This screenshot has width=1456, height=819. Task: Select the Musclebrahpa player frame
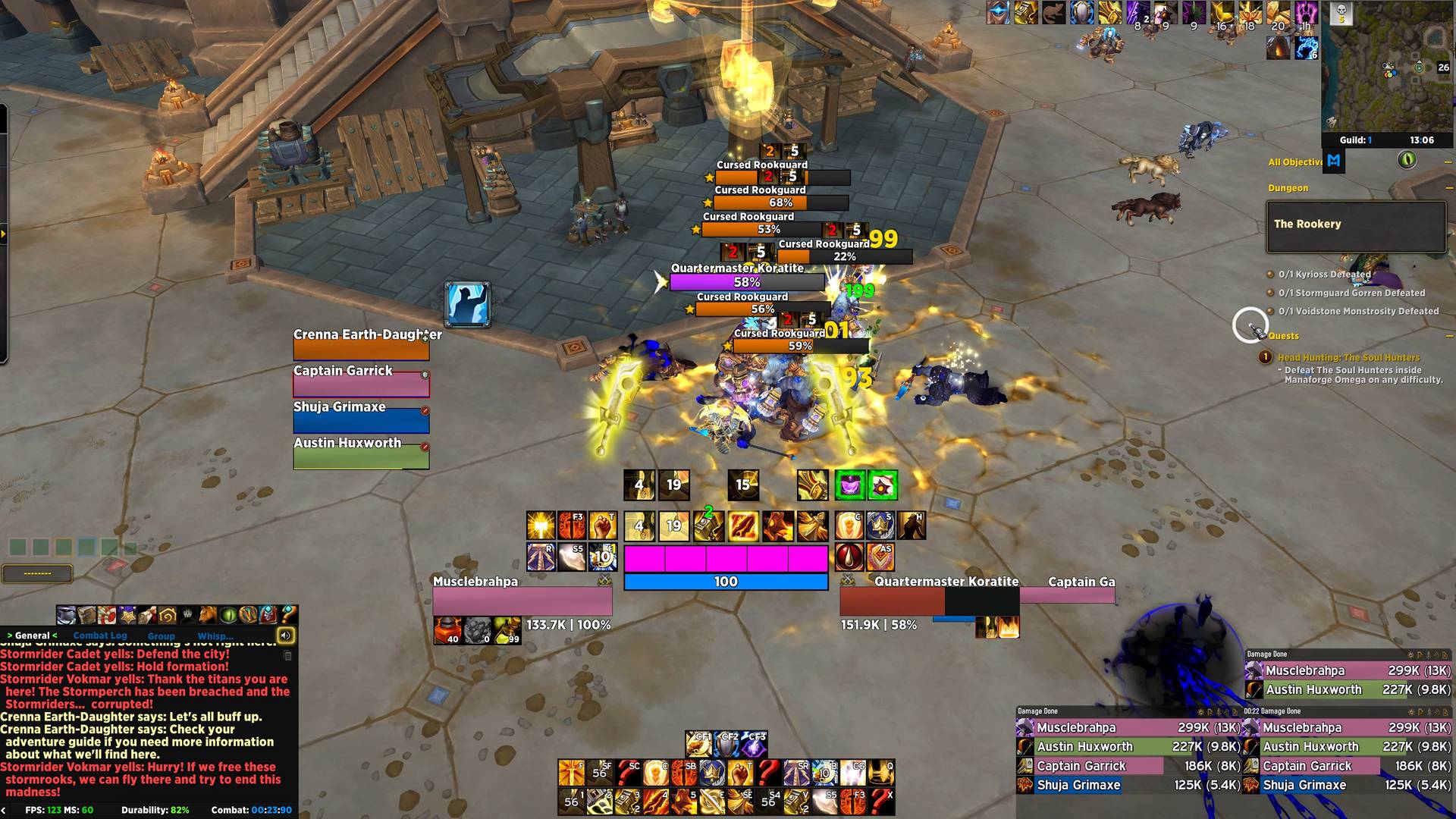pyautogui.click(x=522, y=601)
